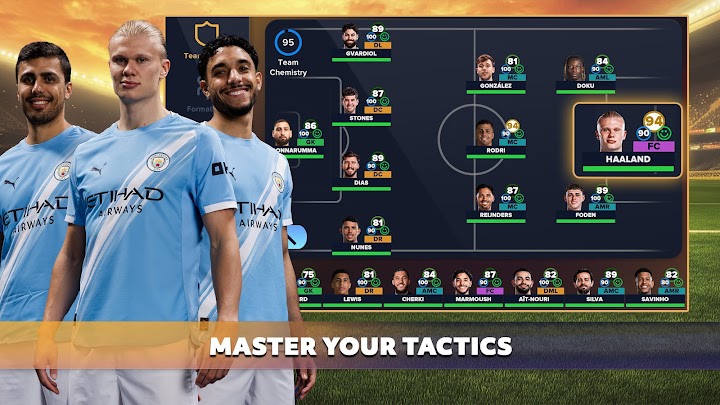Choose the Rodri player card
This screenshot has width=720, height=405.
pyautogui.click(x=496, y=139)
